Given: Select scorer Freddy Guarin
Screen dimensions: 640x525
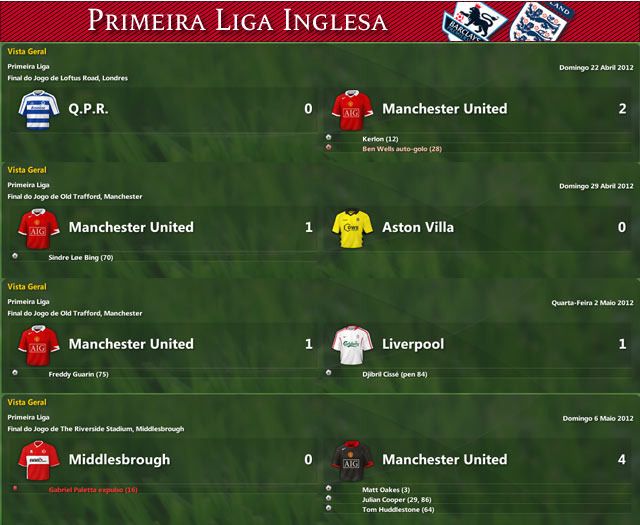Looking at the screenshot, I should [x=79, y=374].
